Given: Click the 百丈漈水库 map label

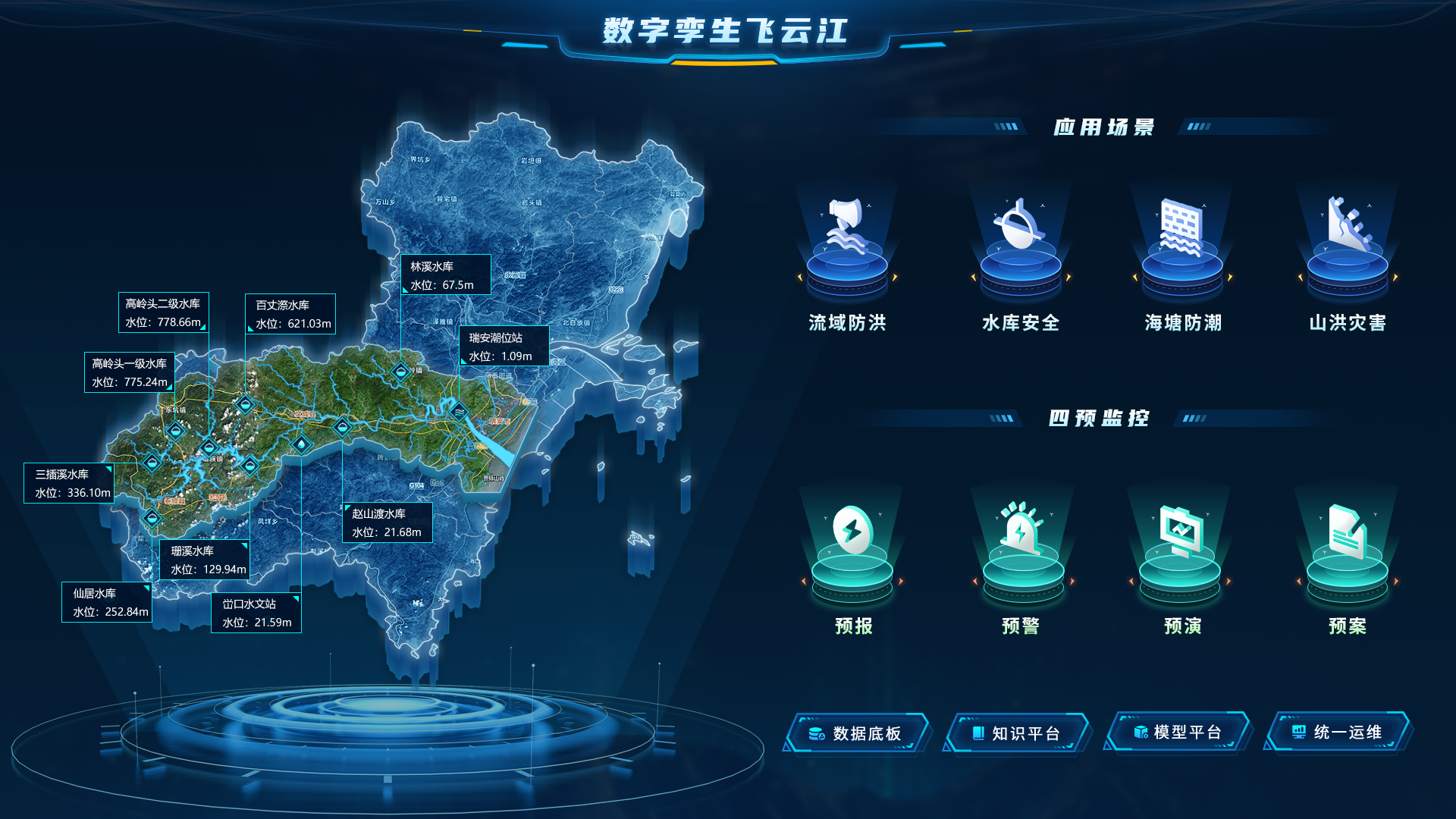Looking at the screenshot, I should (x=290, y=314).
